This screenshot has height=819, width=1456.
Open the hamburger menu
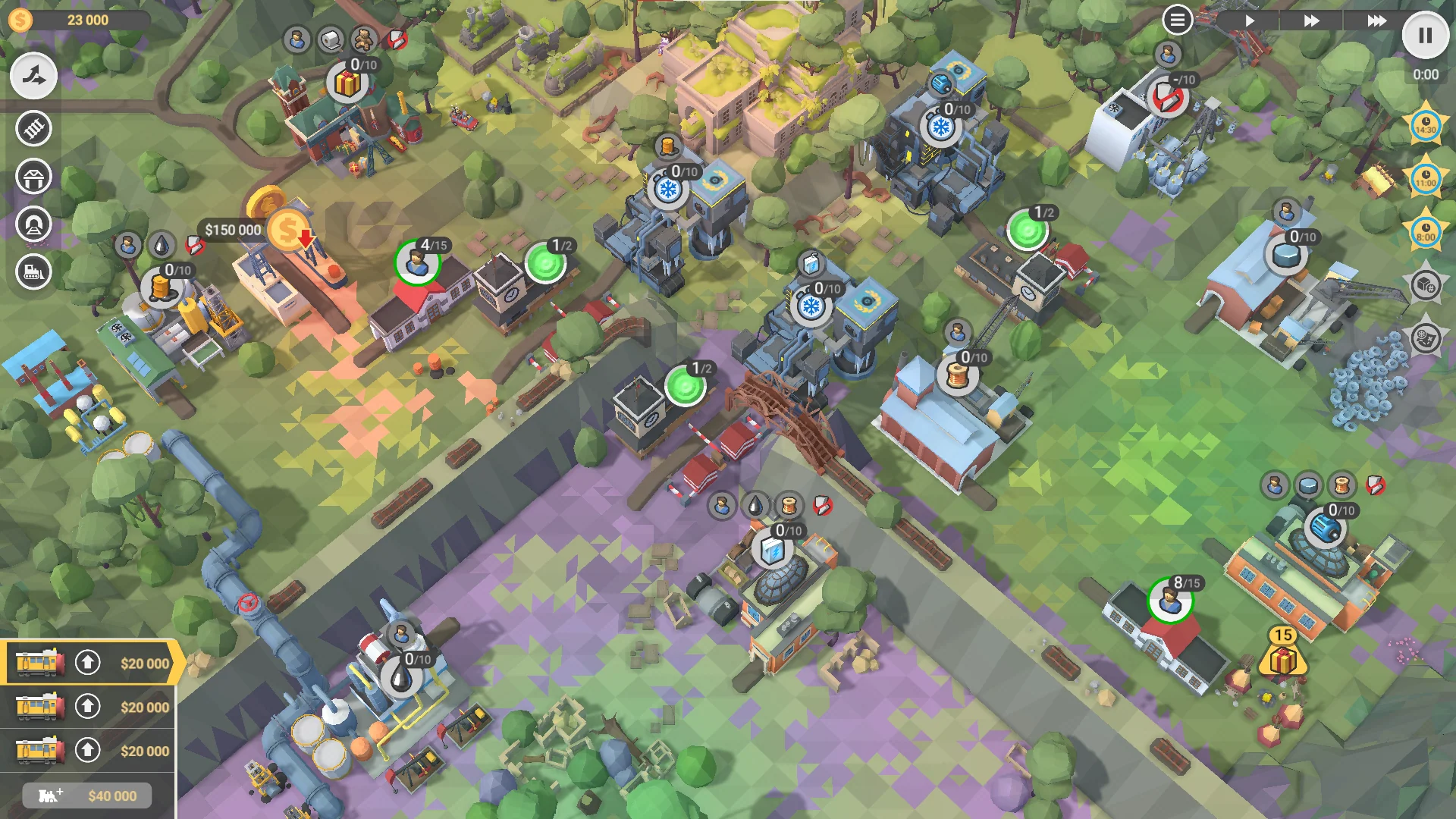[1176, 19]
